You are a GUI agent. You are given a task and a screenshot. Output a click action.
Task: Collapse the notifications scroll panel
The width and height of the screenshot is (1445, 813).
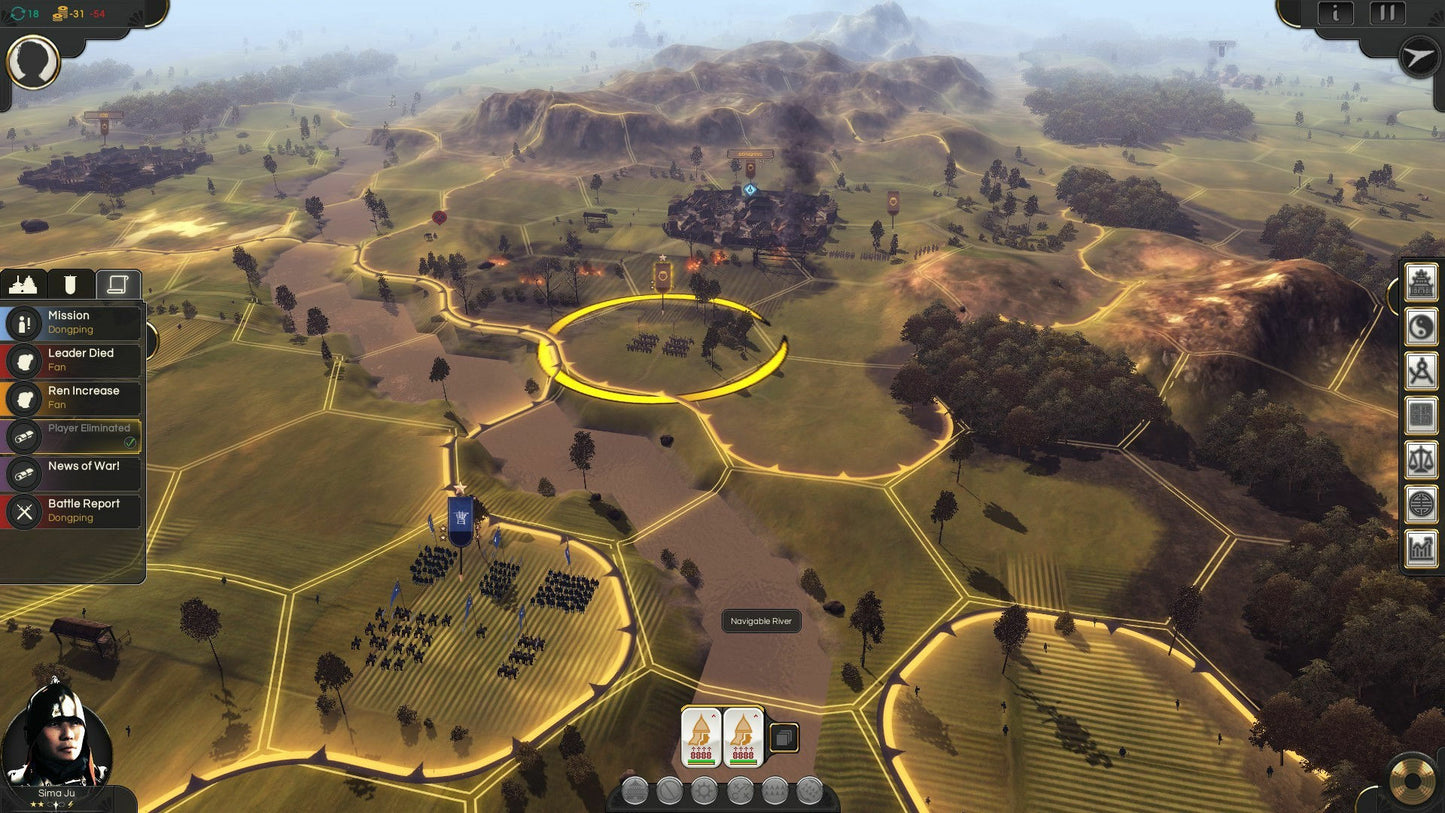coord(116,284)
